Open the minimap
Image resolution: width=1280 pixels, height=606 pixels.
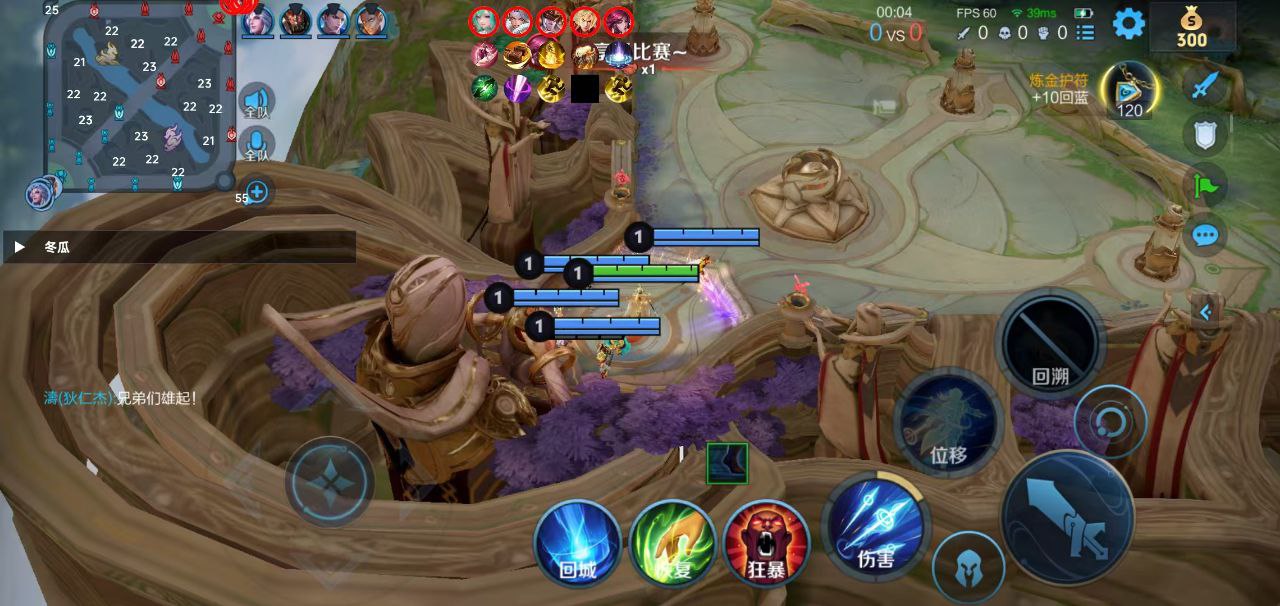pyautogui.click(x=138, y=97)
